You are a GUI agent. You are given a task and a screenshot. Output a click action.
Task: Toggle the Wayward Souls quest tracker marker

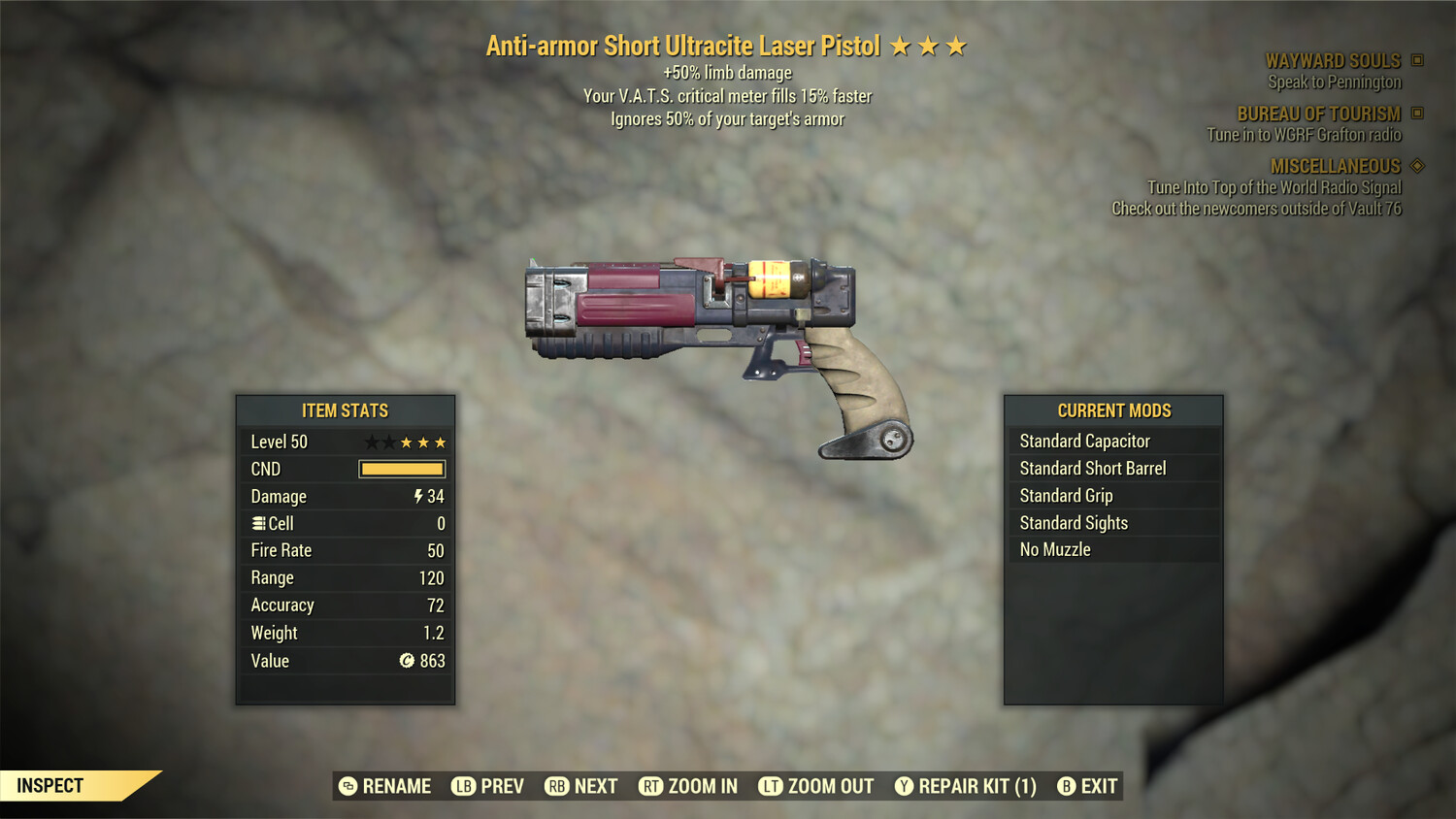click(1415, 59)
